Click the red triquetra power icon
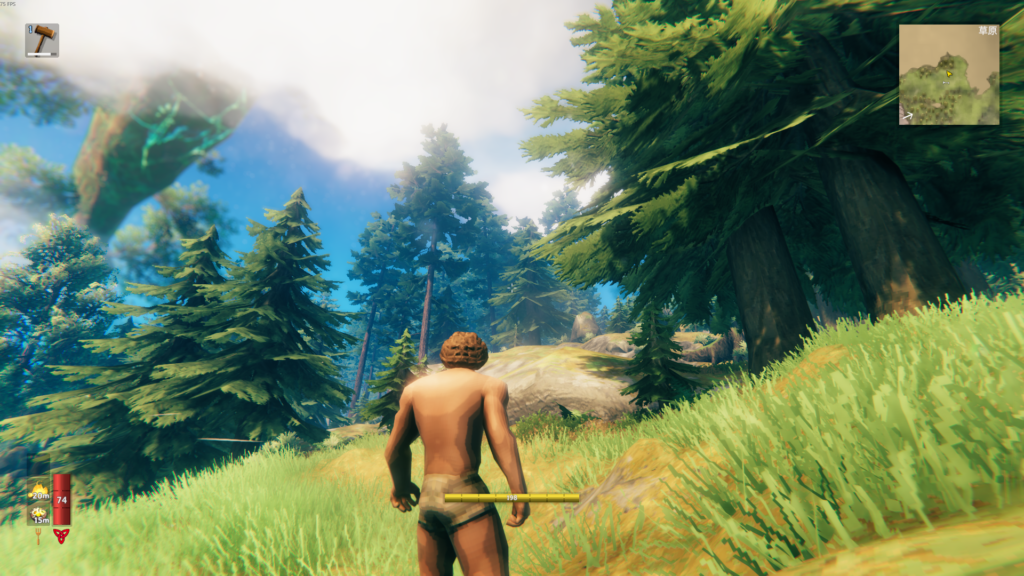Image resolution: width=1024 pixels, height=576 pixels. tap(61, 535)
